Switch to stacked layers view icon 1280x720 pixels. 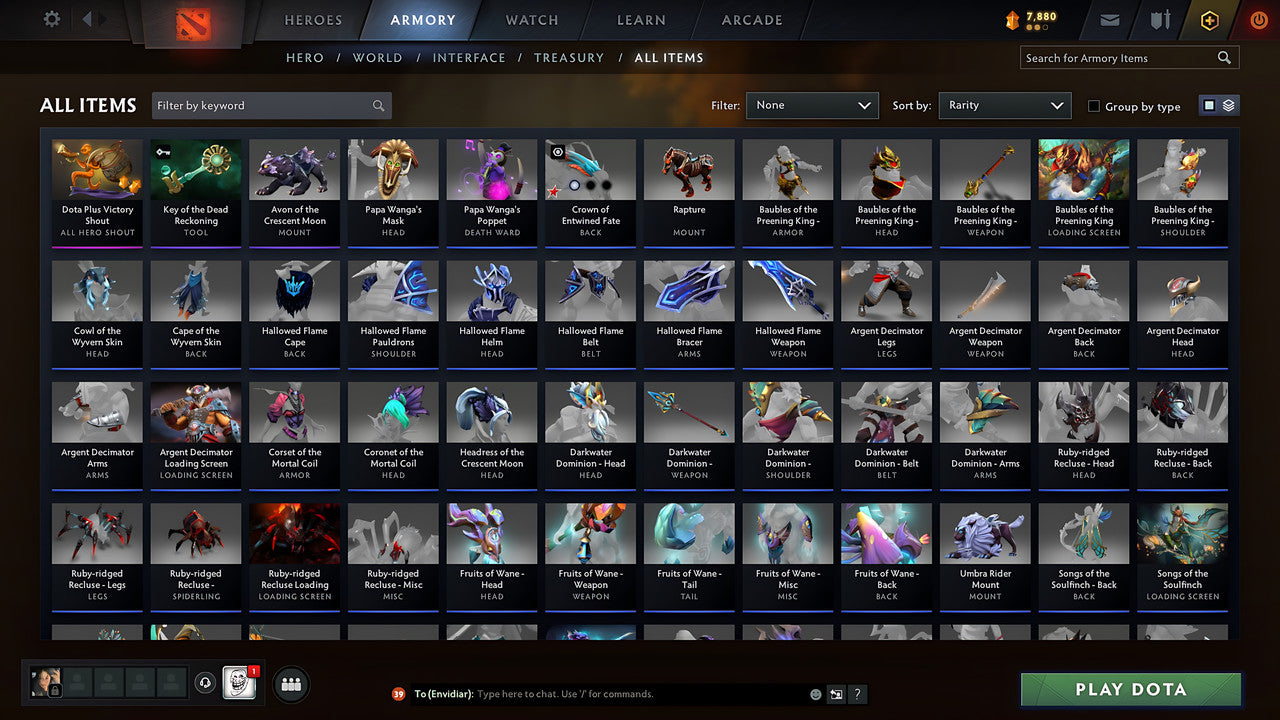[x=1228, y=105]
